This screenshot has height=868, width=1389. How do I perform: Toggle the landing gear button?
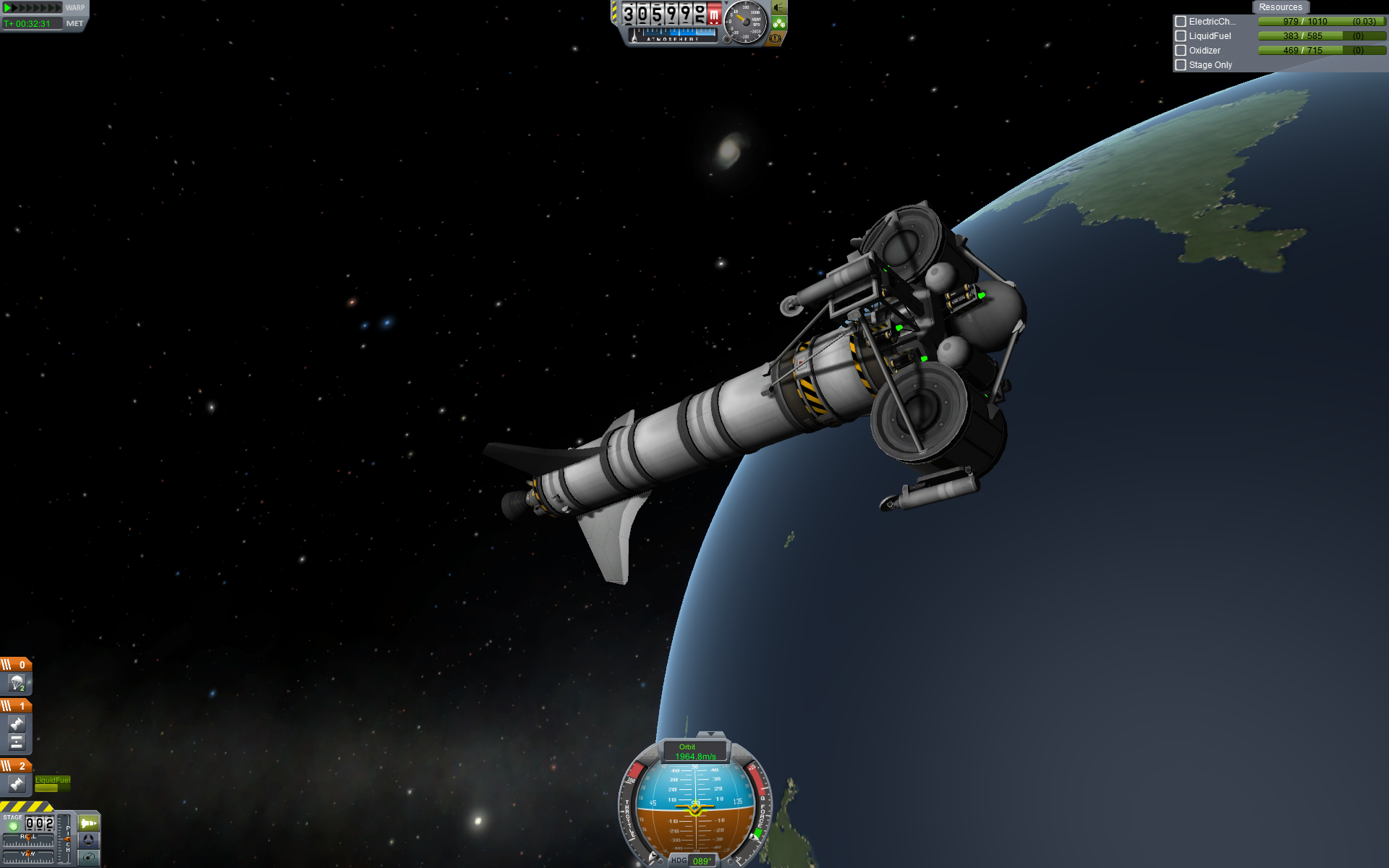click(x=779, y=23)
